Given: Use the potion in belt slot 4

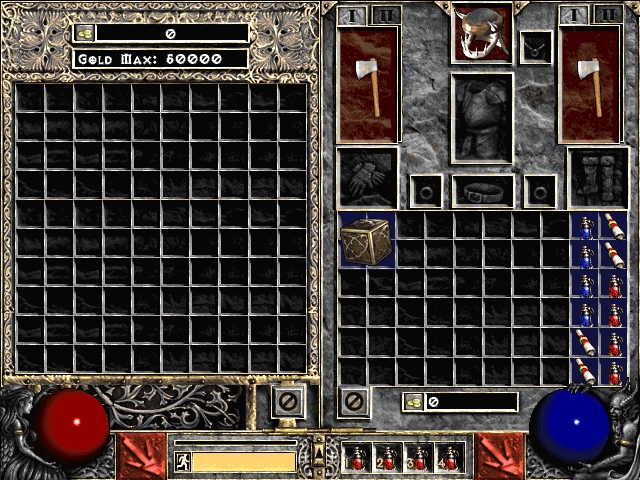Looking at the screenshot, I should point(448,457).
